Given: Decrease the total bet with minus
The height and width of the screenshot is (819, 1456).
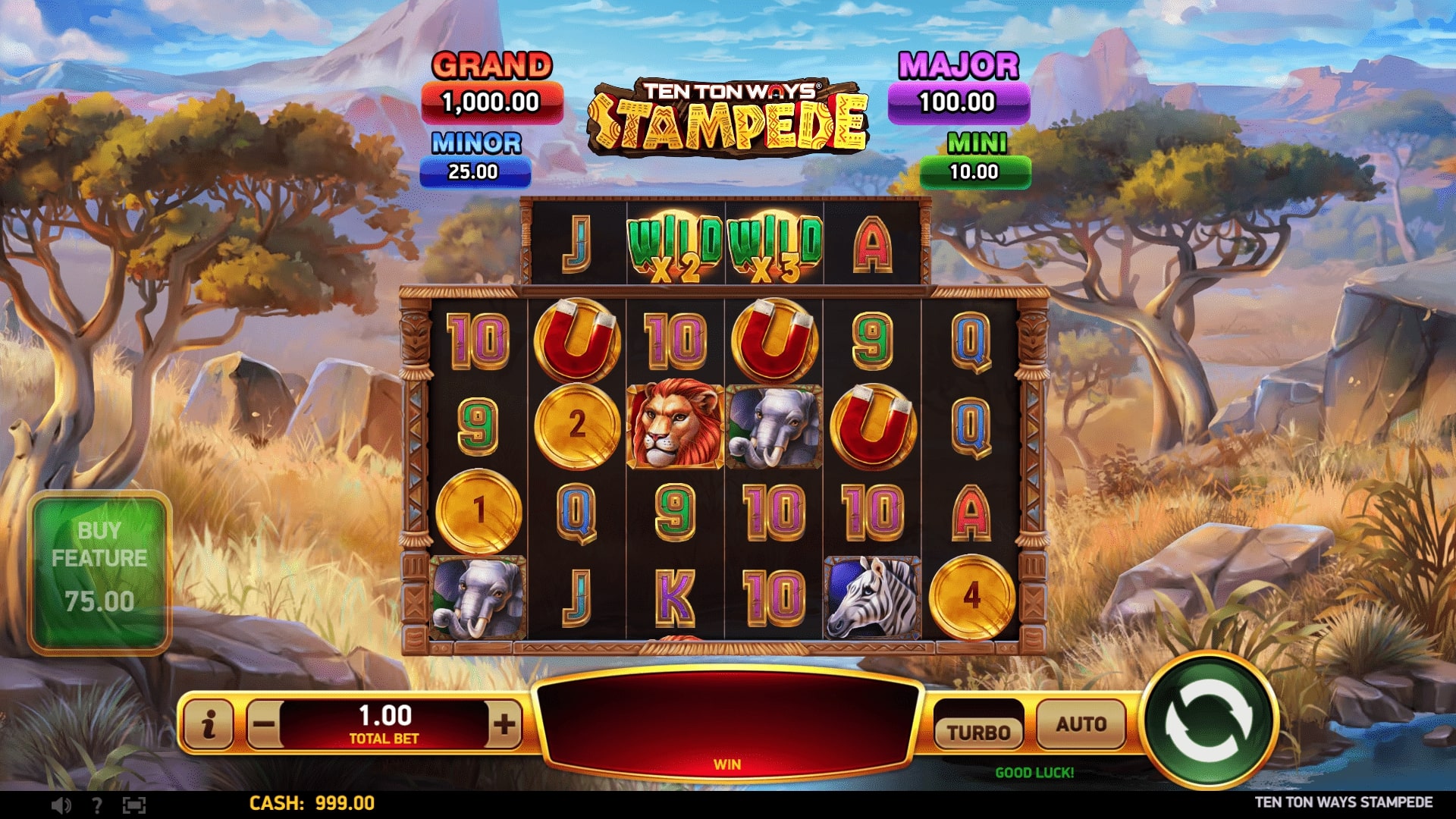Looking at the screenshot, I should pyautogui.click(x=263, y=725).
